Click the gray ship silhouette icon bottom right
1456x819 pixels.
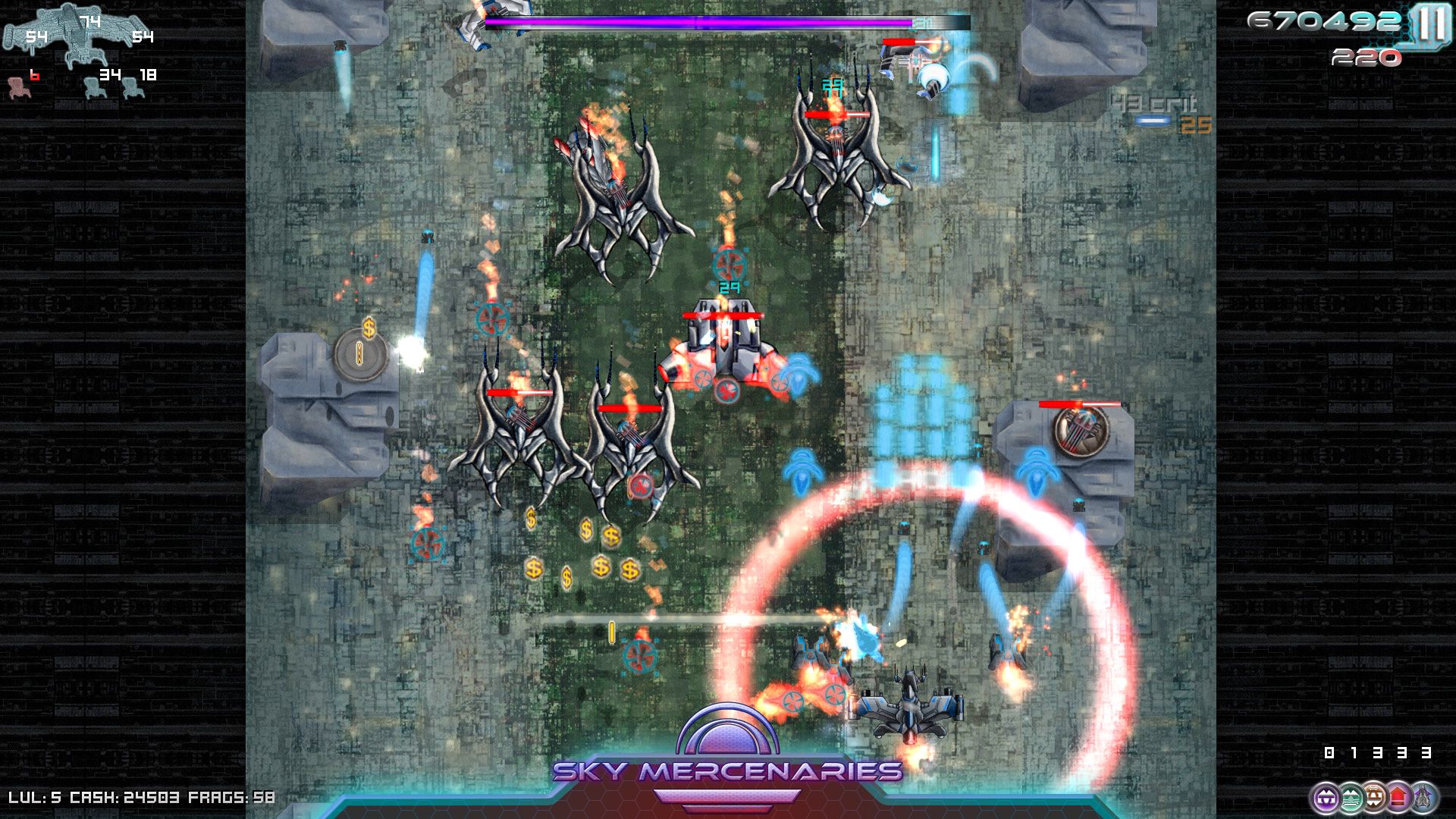pos(1423,795)
